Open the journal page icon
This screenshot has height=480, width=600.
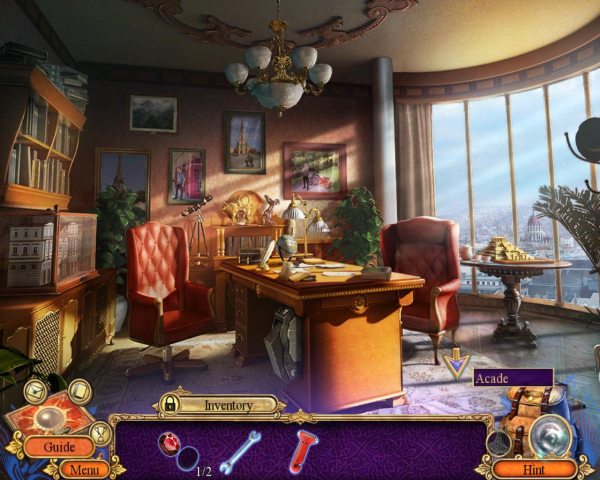point(79,390)
